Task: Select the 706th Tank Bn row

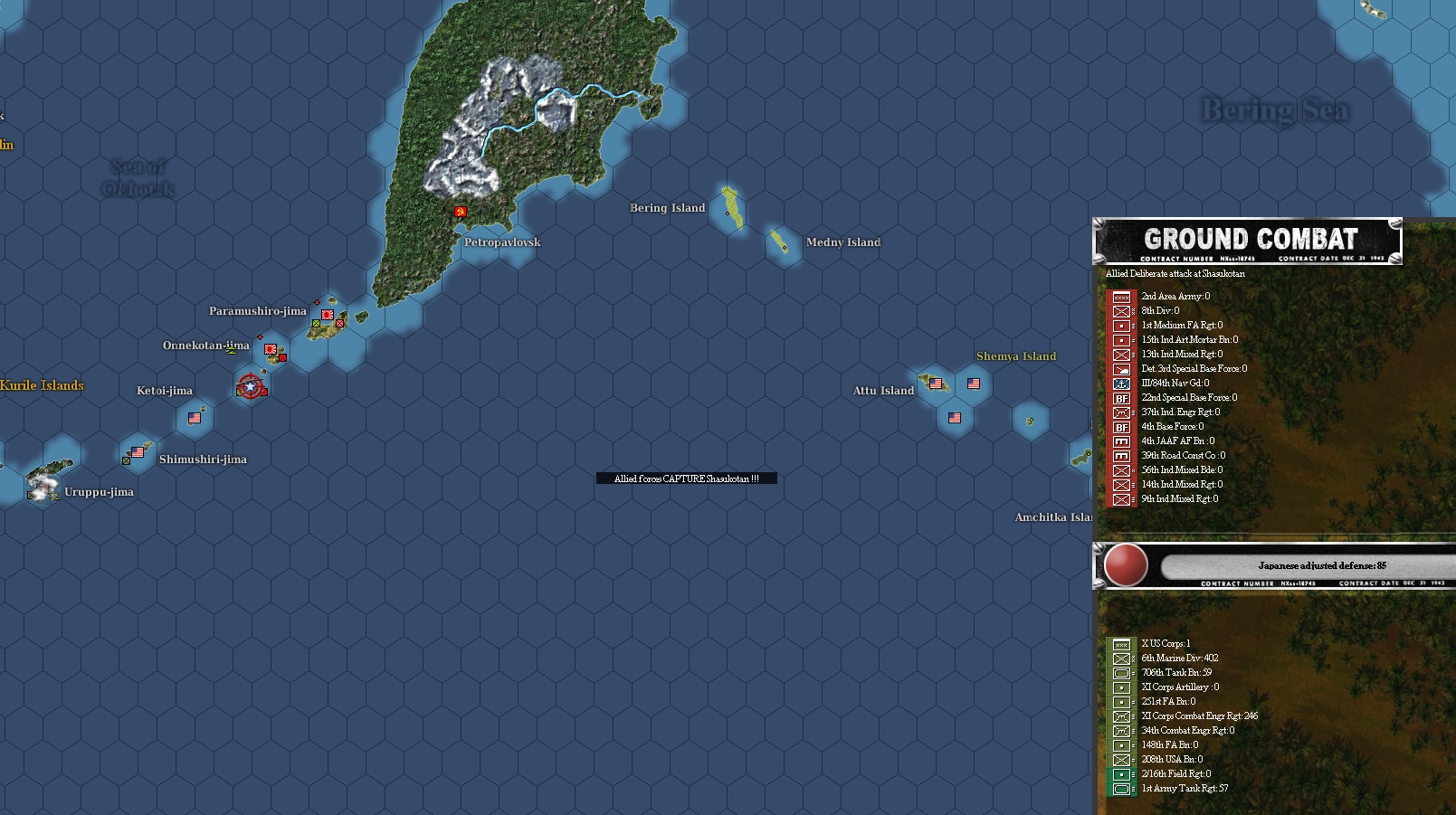Action: [1176, 673]
